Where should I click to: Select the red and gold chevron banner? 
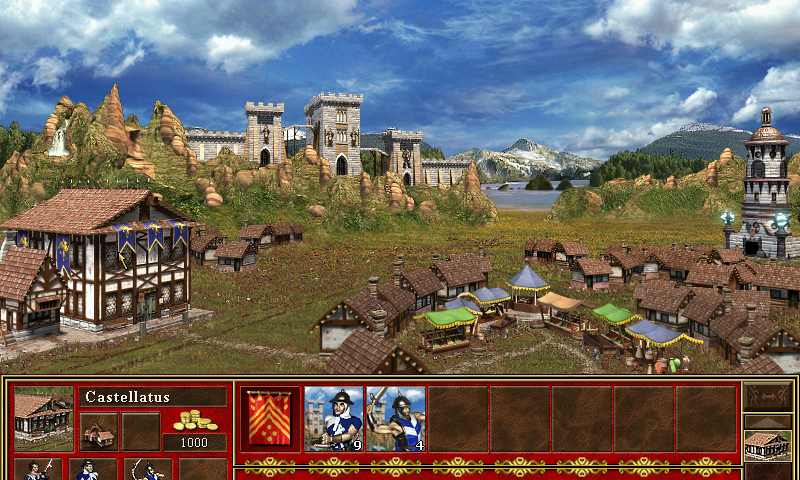point(272,419)
